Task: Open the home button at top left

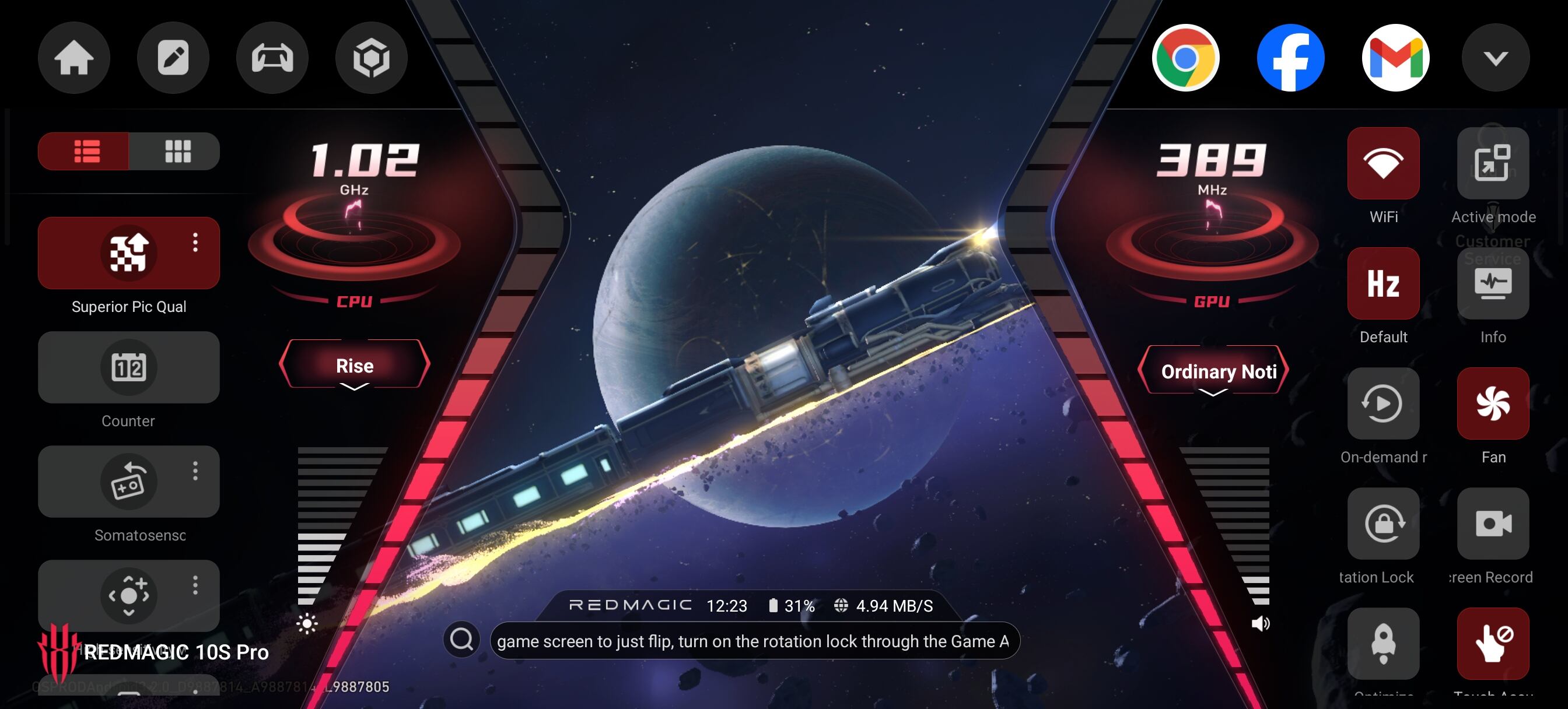Action: [x=73, y=58]
